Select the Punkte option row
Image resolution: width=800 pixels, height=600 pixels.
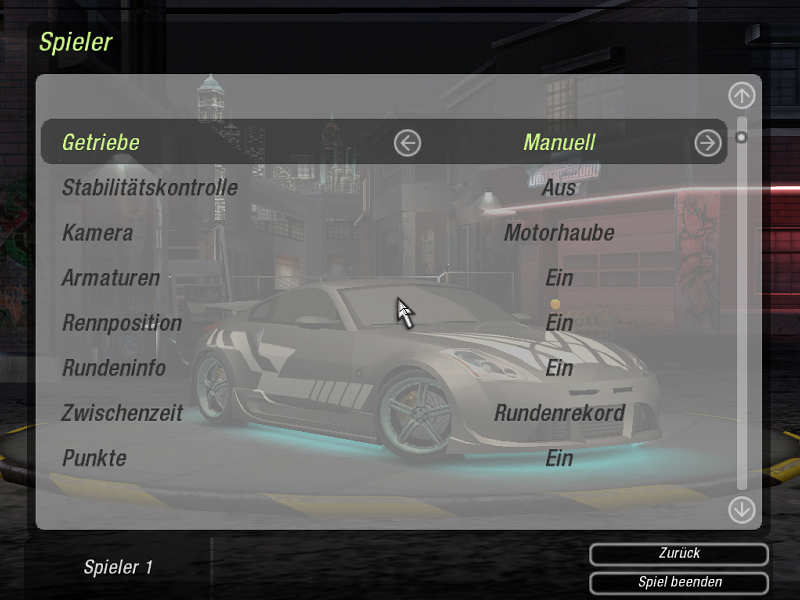94,458
